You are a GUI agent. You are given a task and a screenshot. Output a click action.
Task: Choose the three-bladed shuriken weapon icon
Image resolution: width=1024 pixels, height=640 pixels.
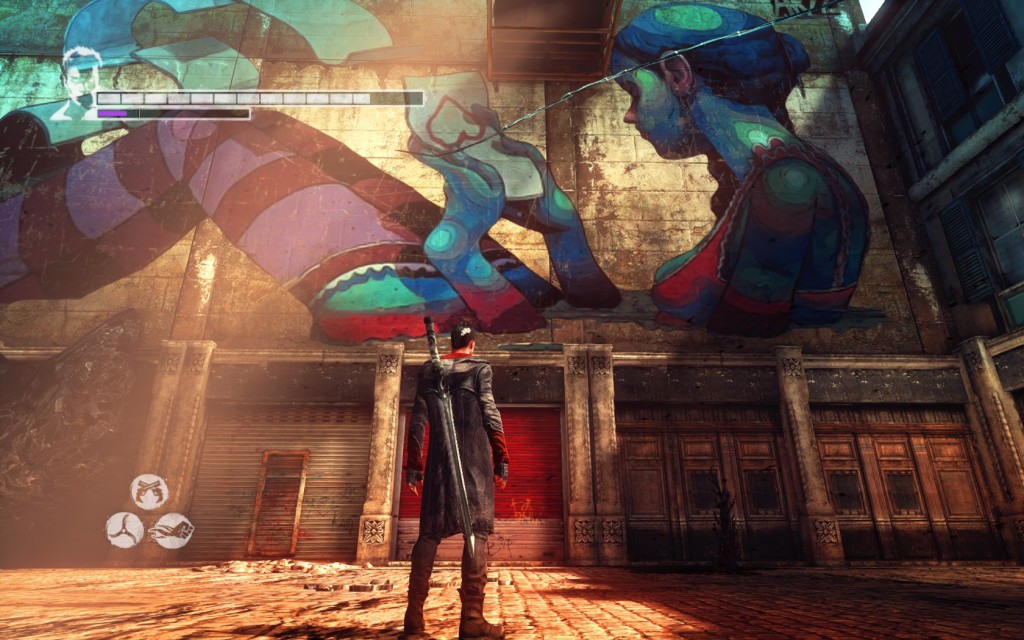click(x=125, y=529)
